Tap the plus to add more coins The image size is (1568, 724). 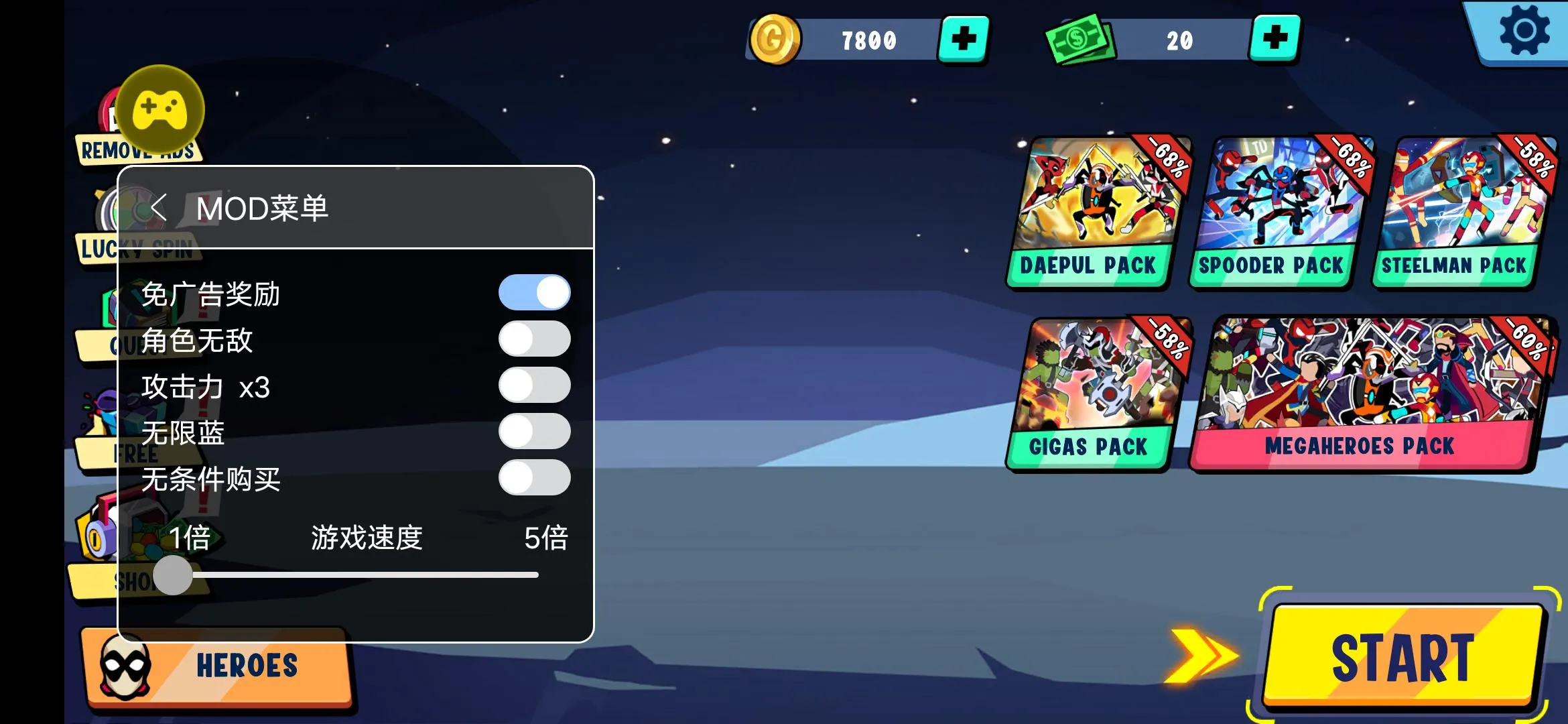click(x=965, y=38)
